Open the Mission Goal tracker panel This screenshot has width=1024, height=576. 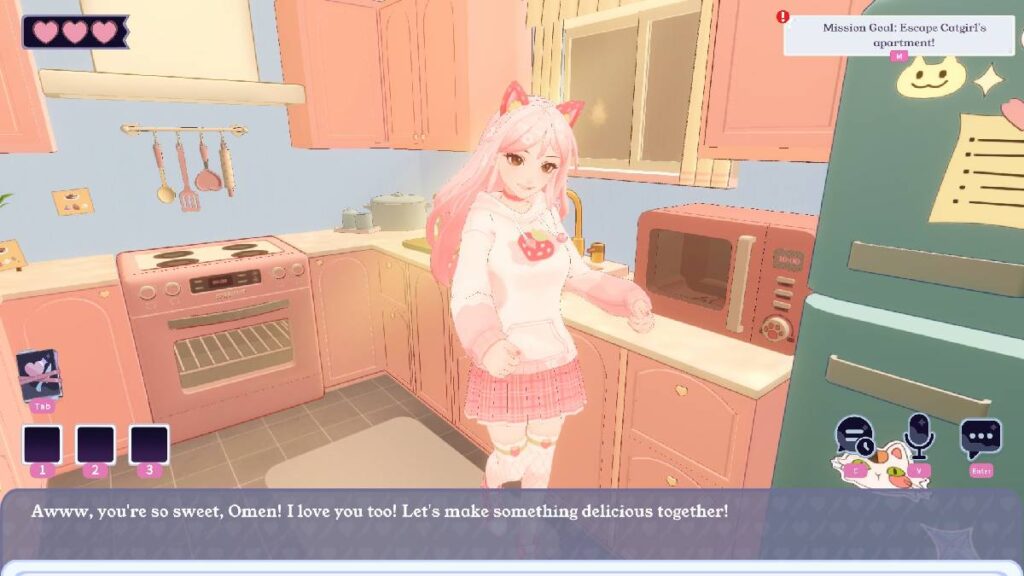point(903,35)
